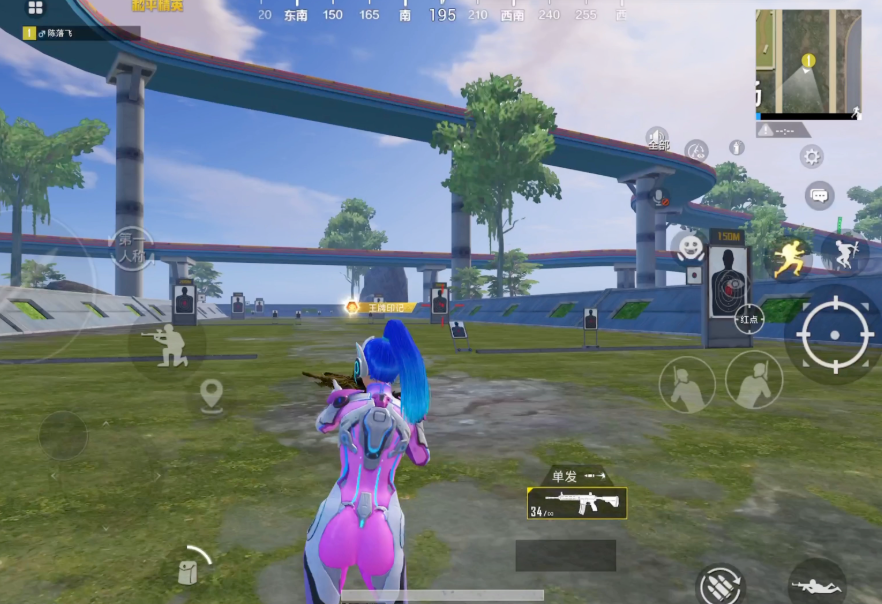
Task: Go prone with the lying soldier button
Action: [817, 583]
